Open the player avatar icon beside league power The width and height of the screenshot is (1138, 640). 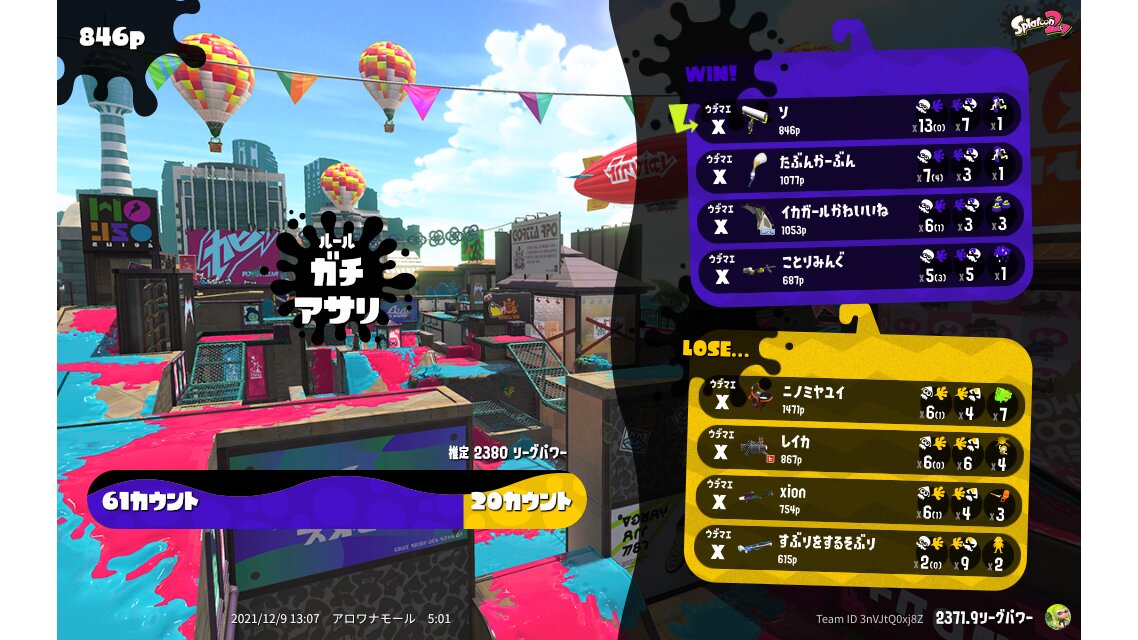tap(1057, 617)
